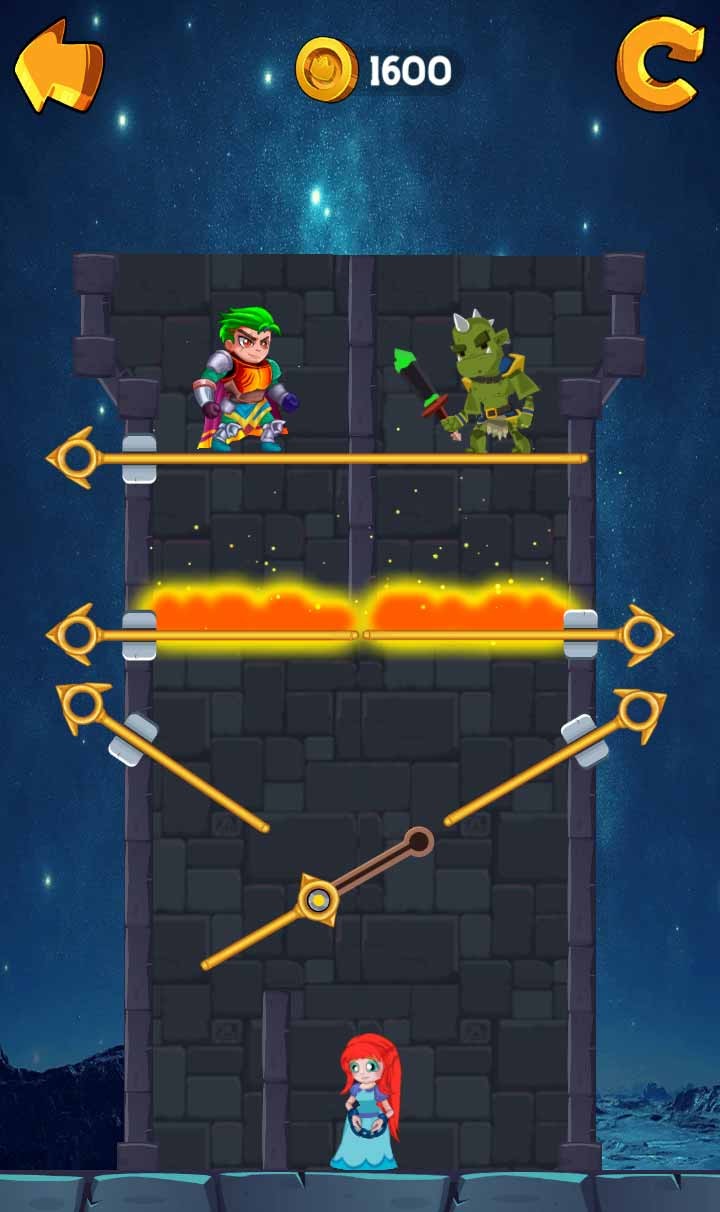Pull the top pin's handle beneath the hero
Image resolution: width=720 pixels, height=1212 pixels.
(x=76, y=459)
